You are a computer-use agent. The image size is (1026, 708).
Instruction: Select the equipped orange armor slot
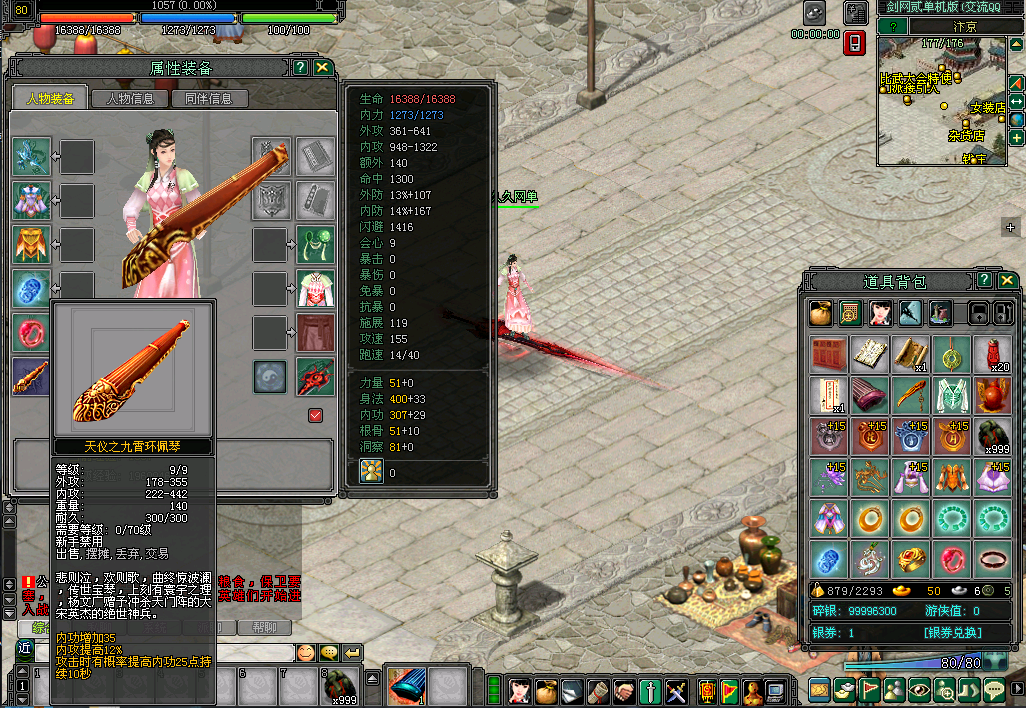[x=30, y=244]
